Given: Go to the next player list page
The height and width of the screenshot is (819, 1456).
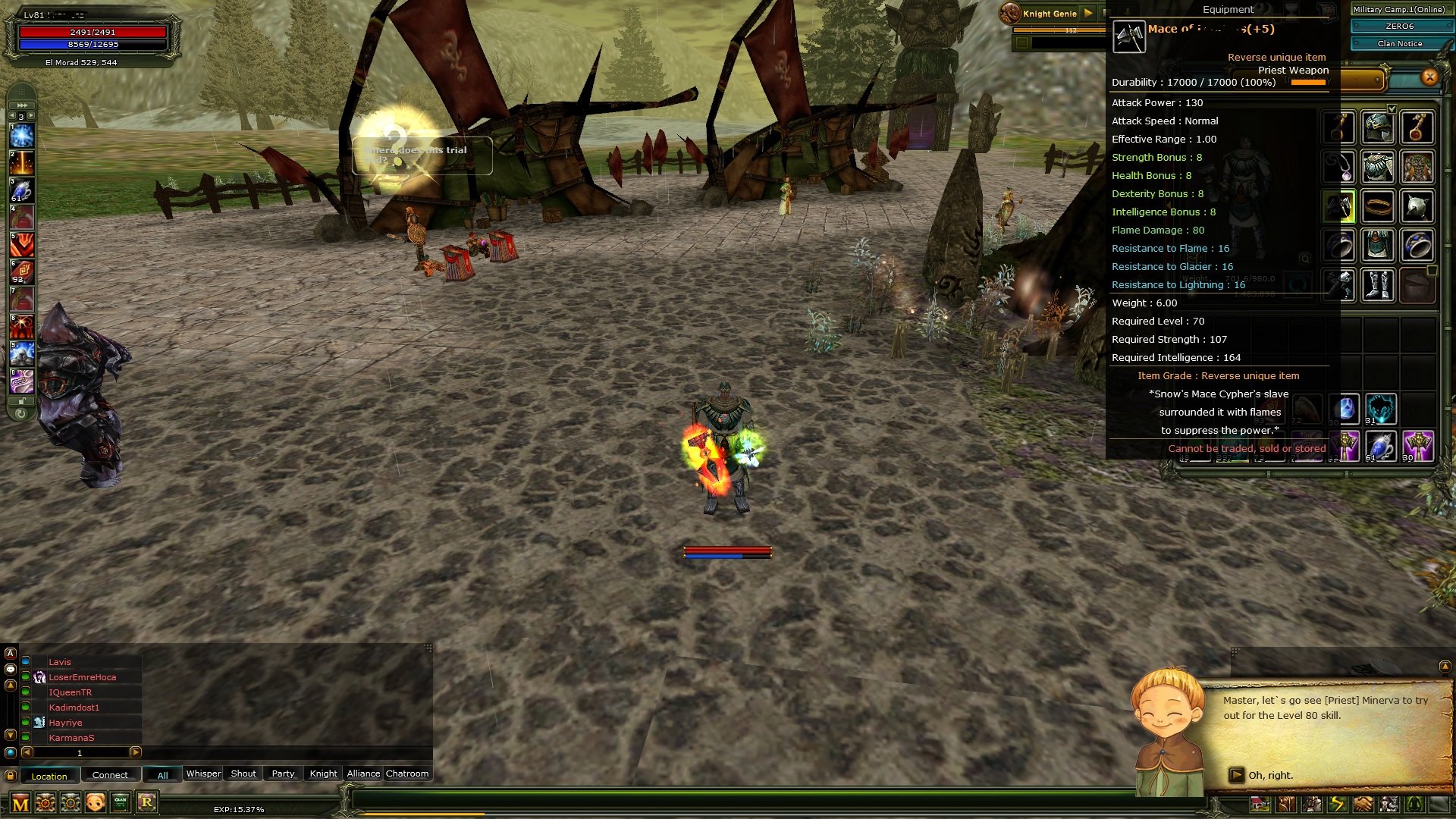Looking at the screenshot, I should 136,752.
